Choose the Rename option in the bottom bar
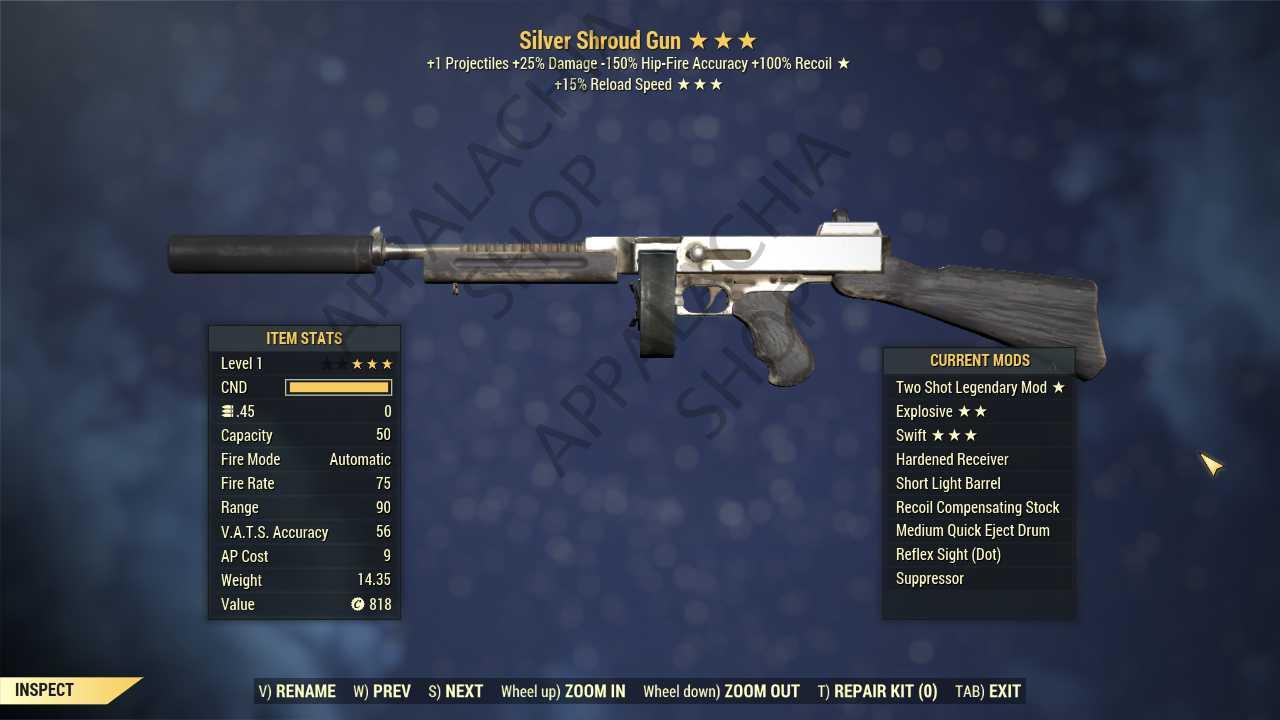 point(297,691)
